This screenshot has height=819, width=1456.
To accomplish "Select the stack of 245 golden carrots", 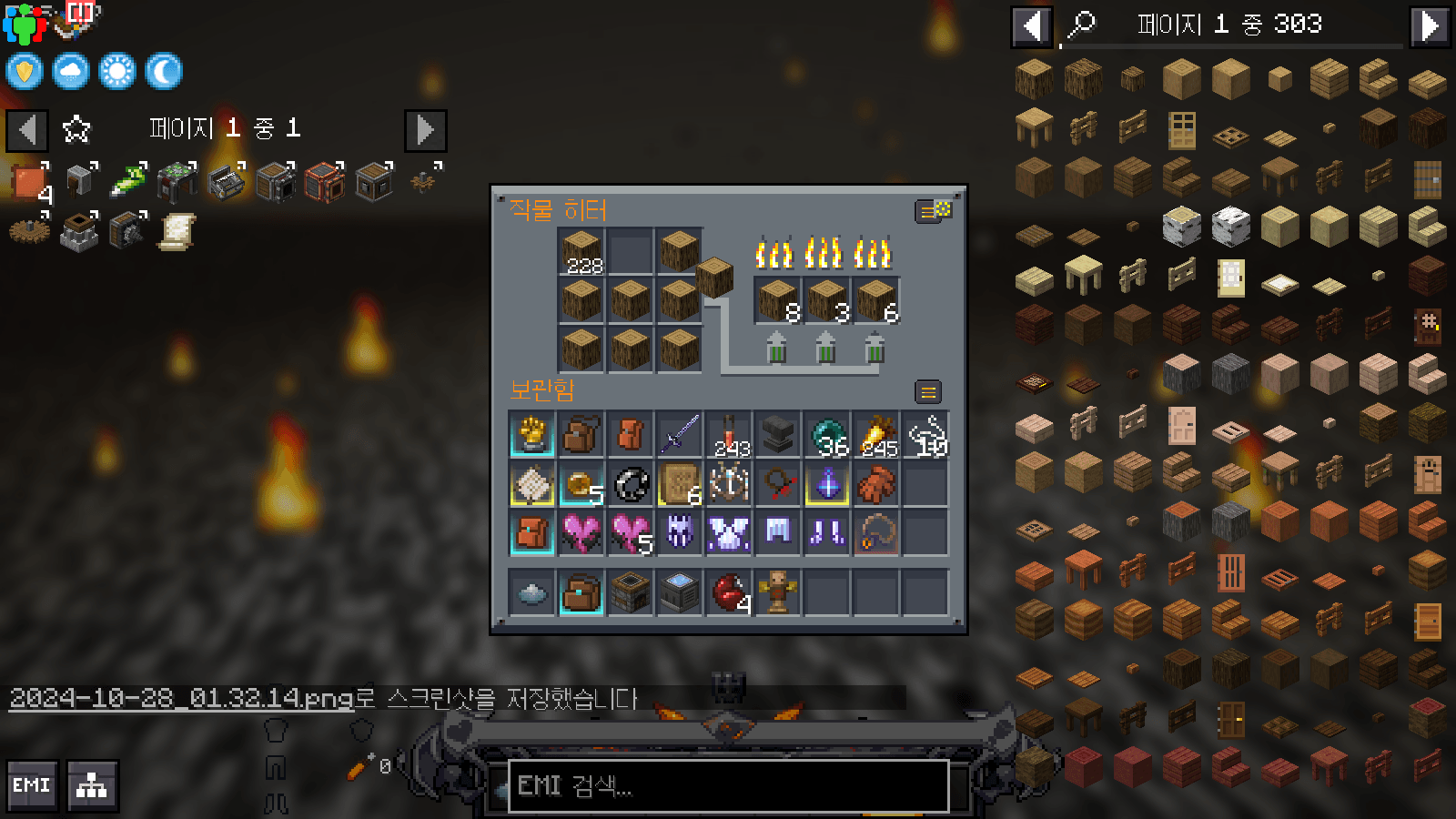I will point(876,435).
